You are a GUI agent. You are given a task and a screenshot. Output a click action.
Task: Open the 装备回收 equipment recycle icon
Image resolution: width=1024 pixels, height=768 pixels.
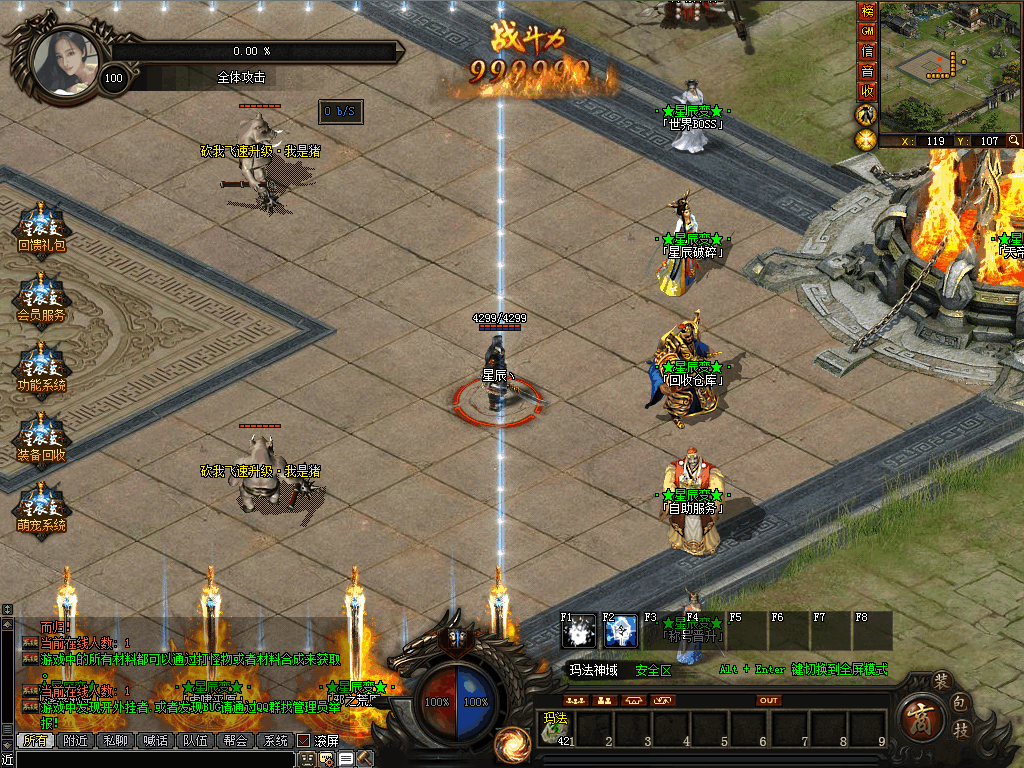coord(41,436)
